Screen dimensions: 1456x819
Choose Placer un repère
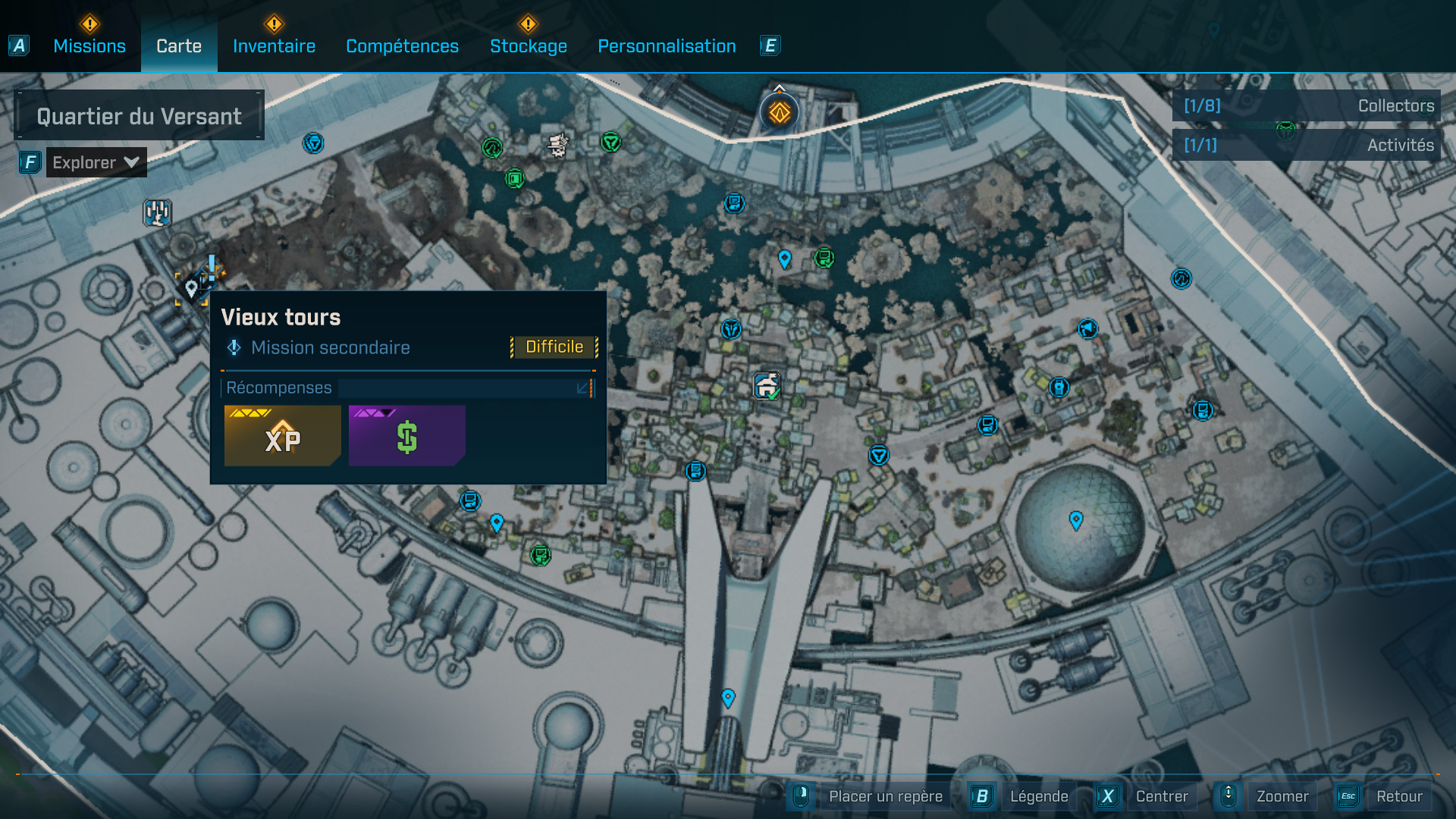click(884, 796)
